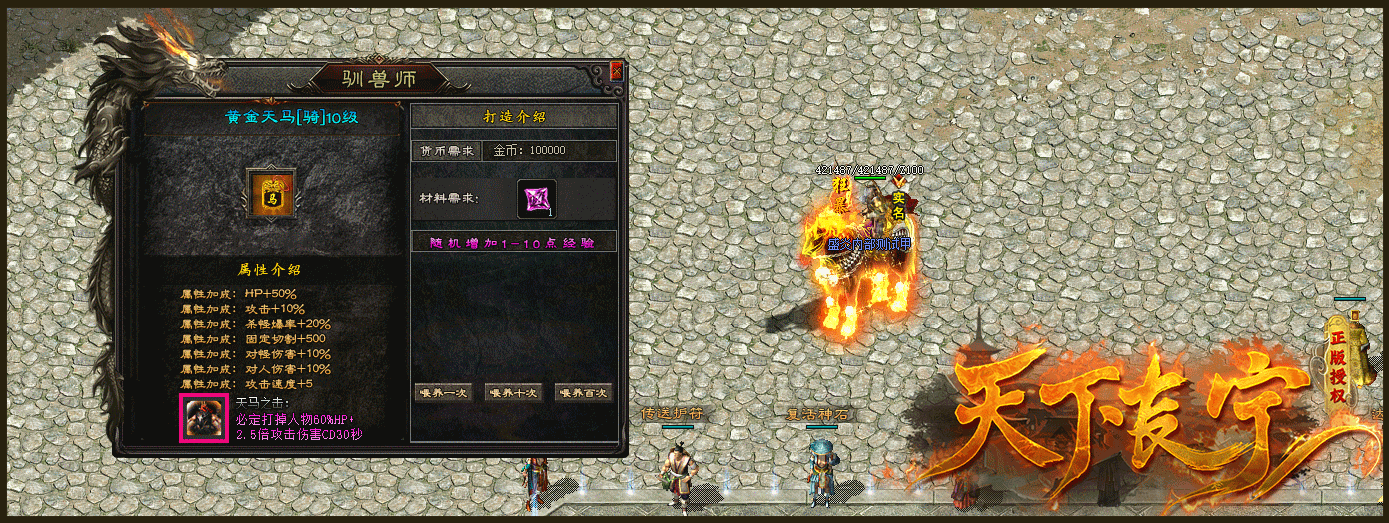Select 喂养百次 to feed a hundred times

tap(582, 393)
